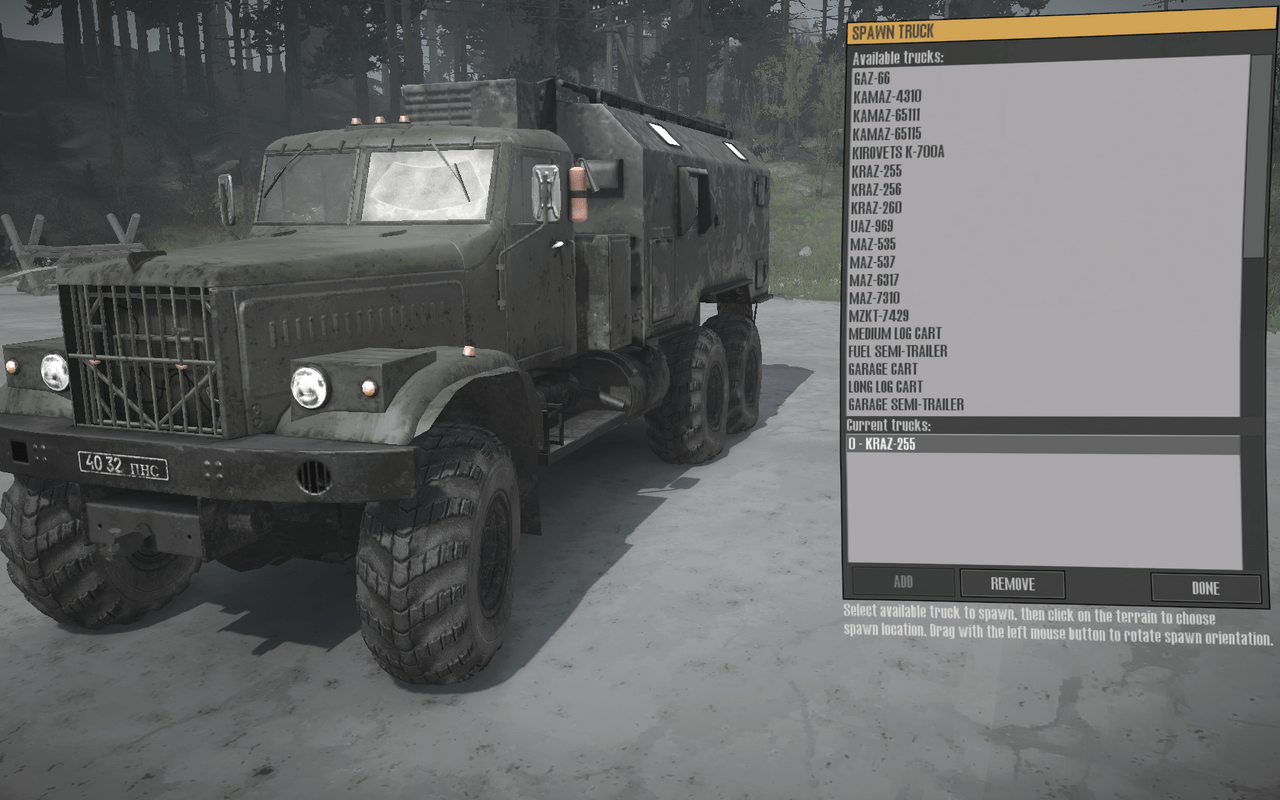Choose the KAMAZ-4310 truck entry
The width and height of the screenshot is (1280, 800).
(886, 97)
